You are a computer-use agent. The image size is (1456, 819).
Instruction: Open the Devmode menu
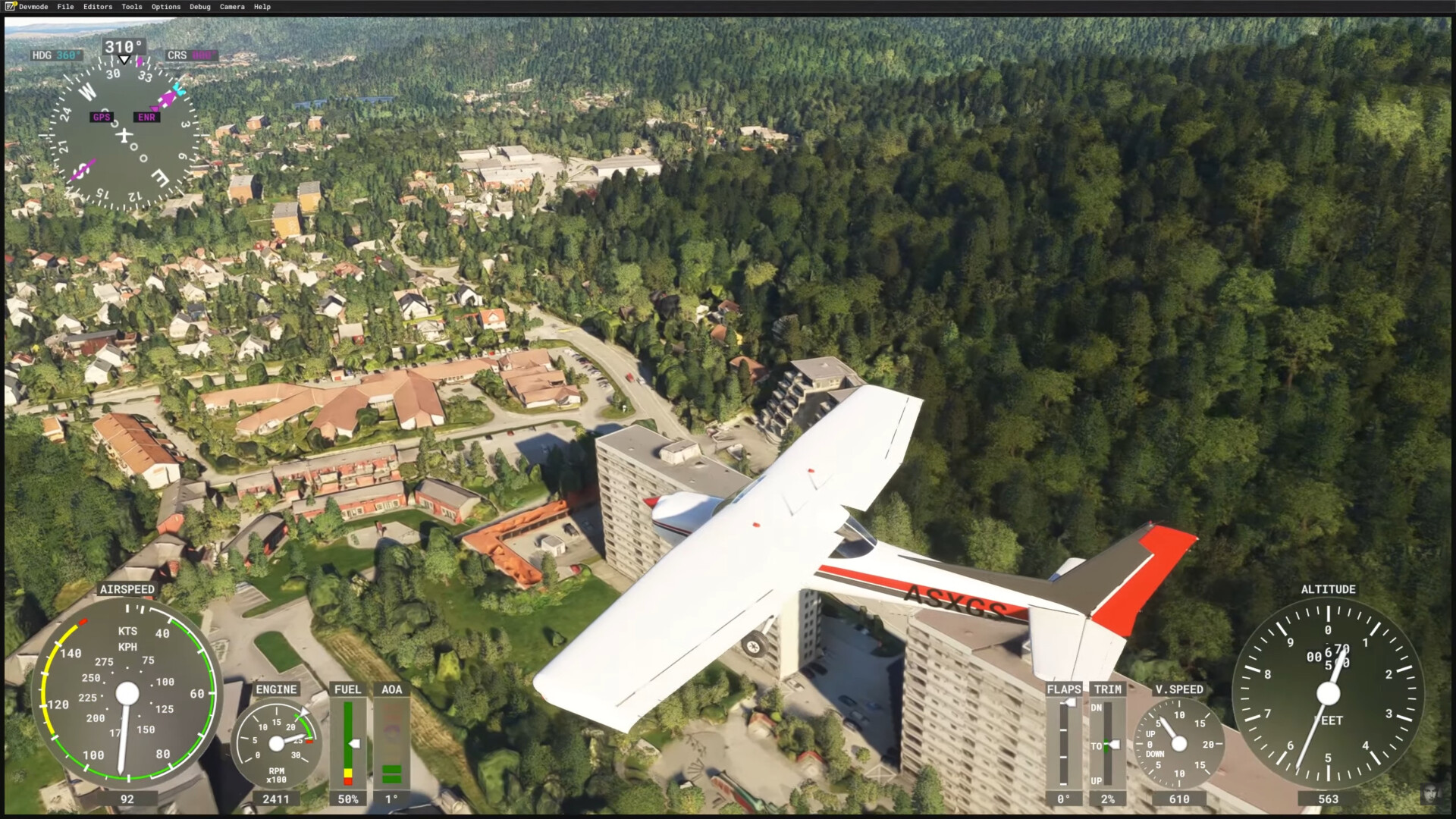point(33,7)
